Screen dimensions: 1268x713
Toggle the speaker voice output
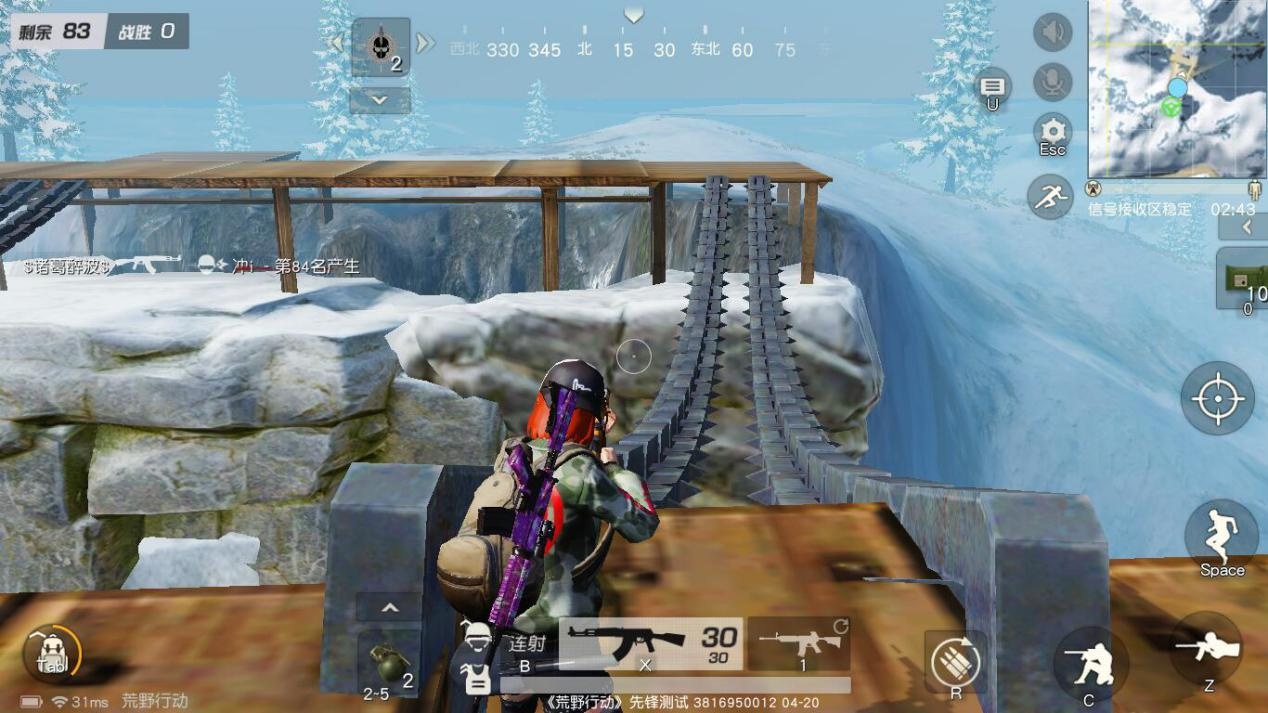click(x=1052, y=33)
